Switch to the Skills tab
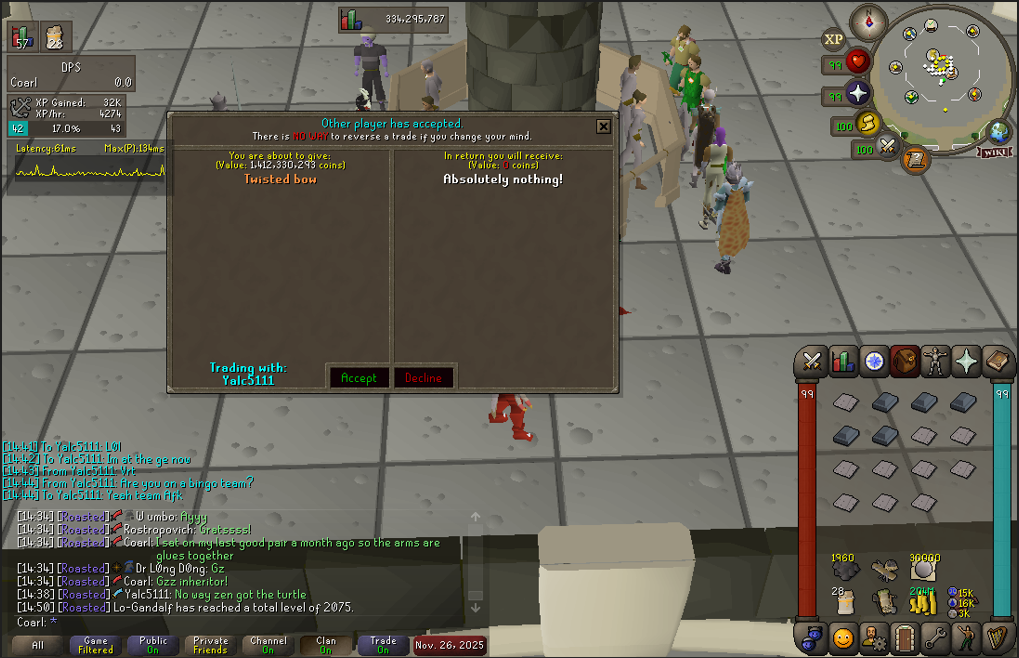Viewport: 1019px width, 658px height. pos(843,361)
